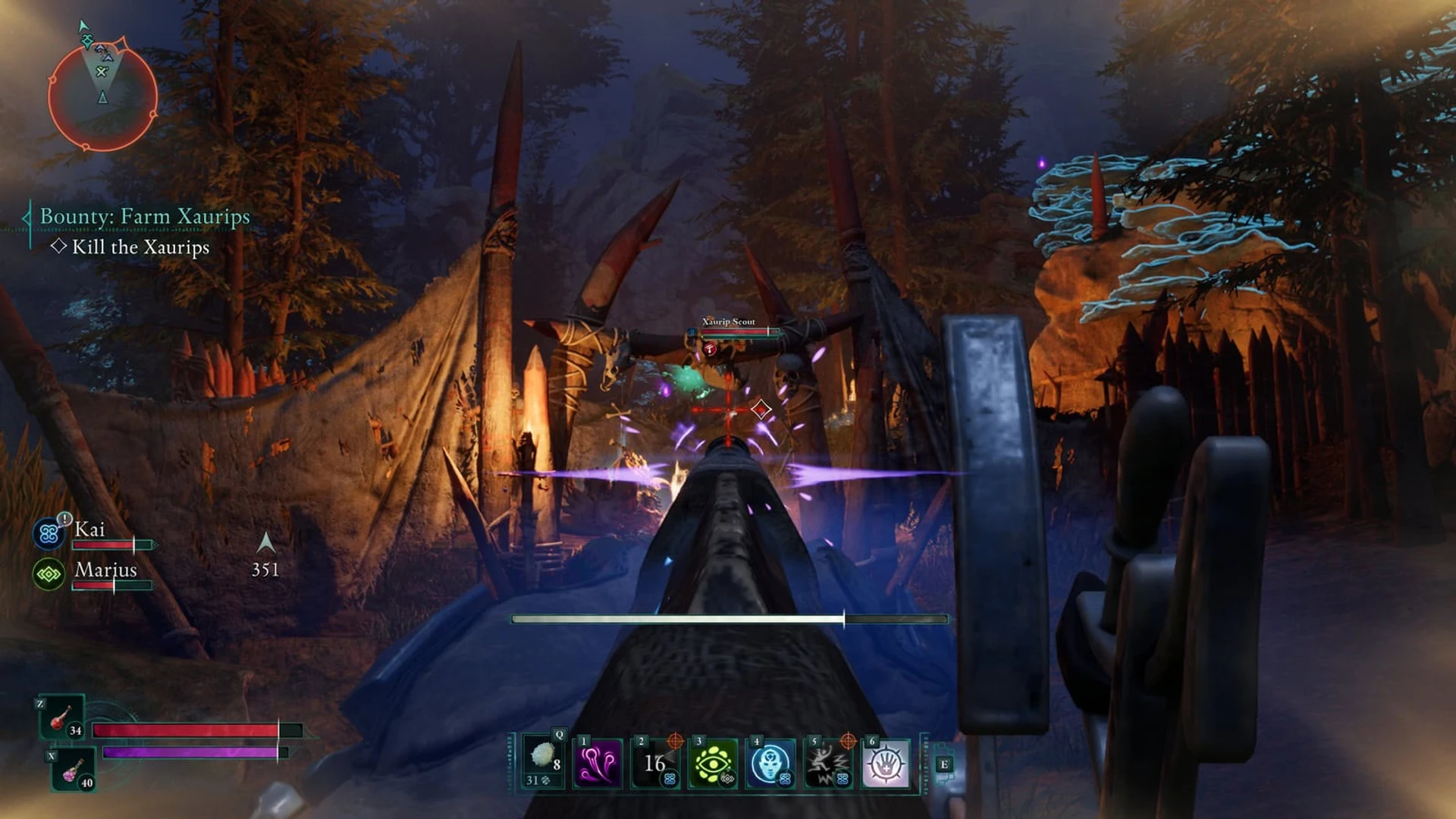
Task: Select the white throwable slot with count 8
Action: click(x=543, y=761)
